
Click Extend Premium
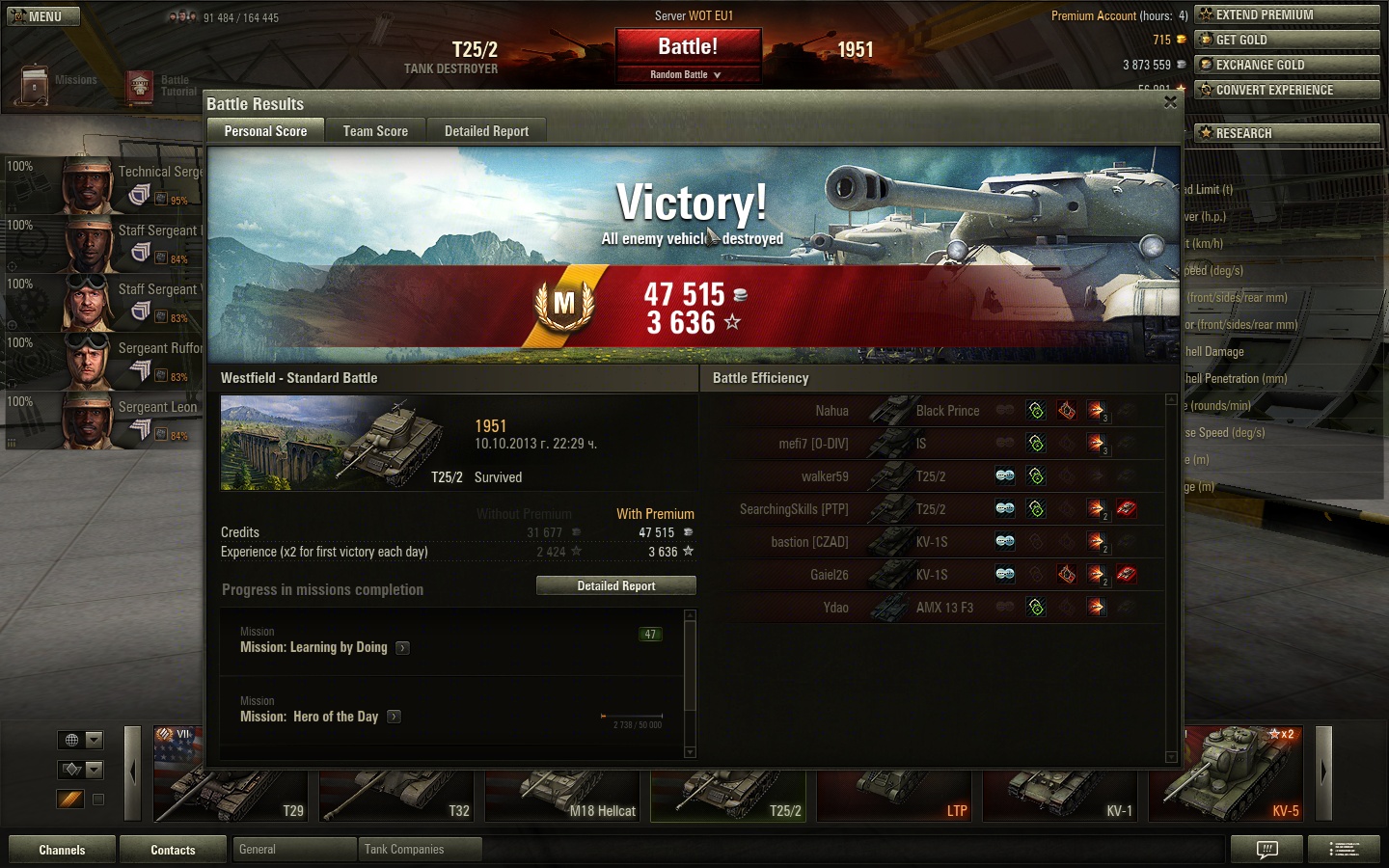click(1287, 14)
